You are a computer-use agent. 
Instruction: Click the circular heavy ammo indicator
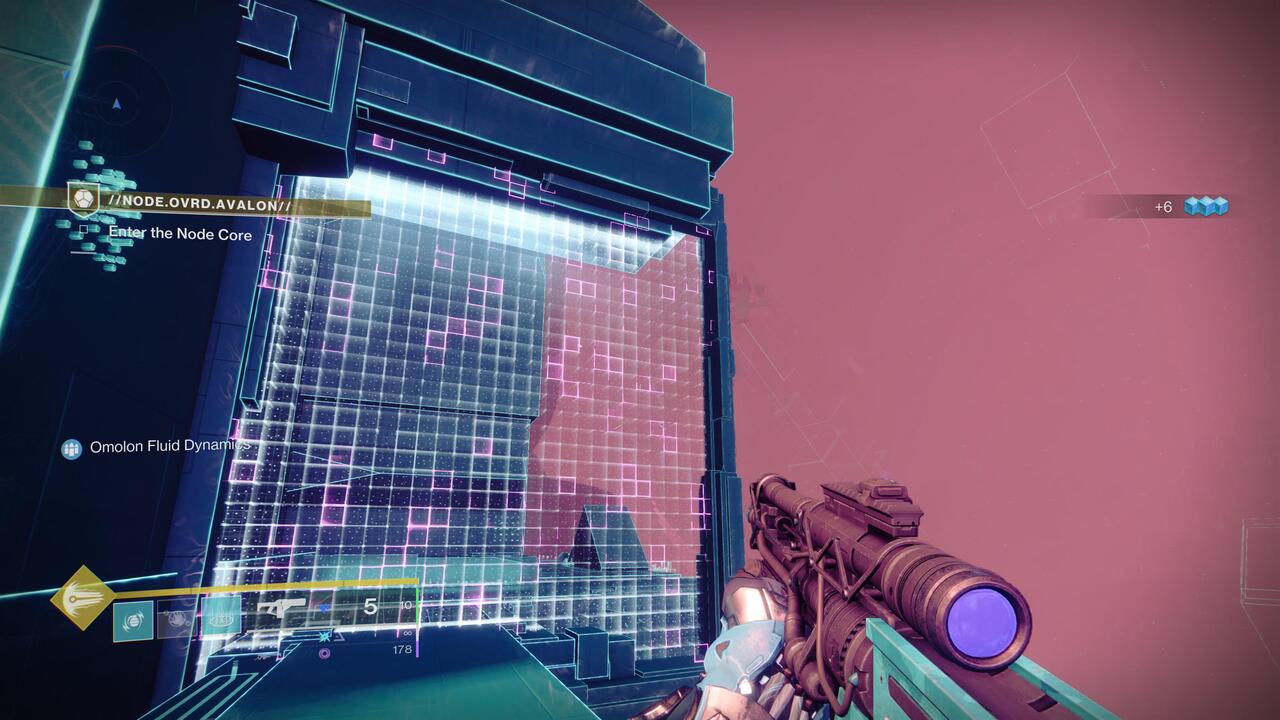(x=325, y=652)
